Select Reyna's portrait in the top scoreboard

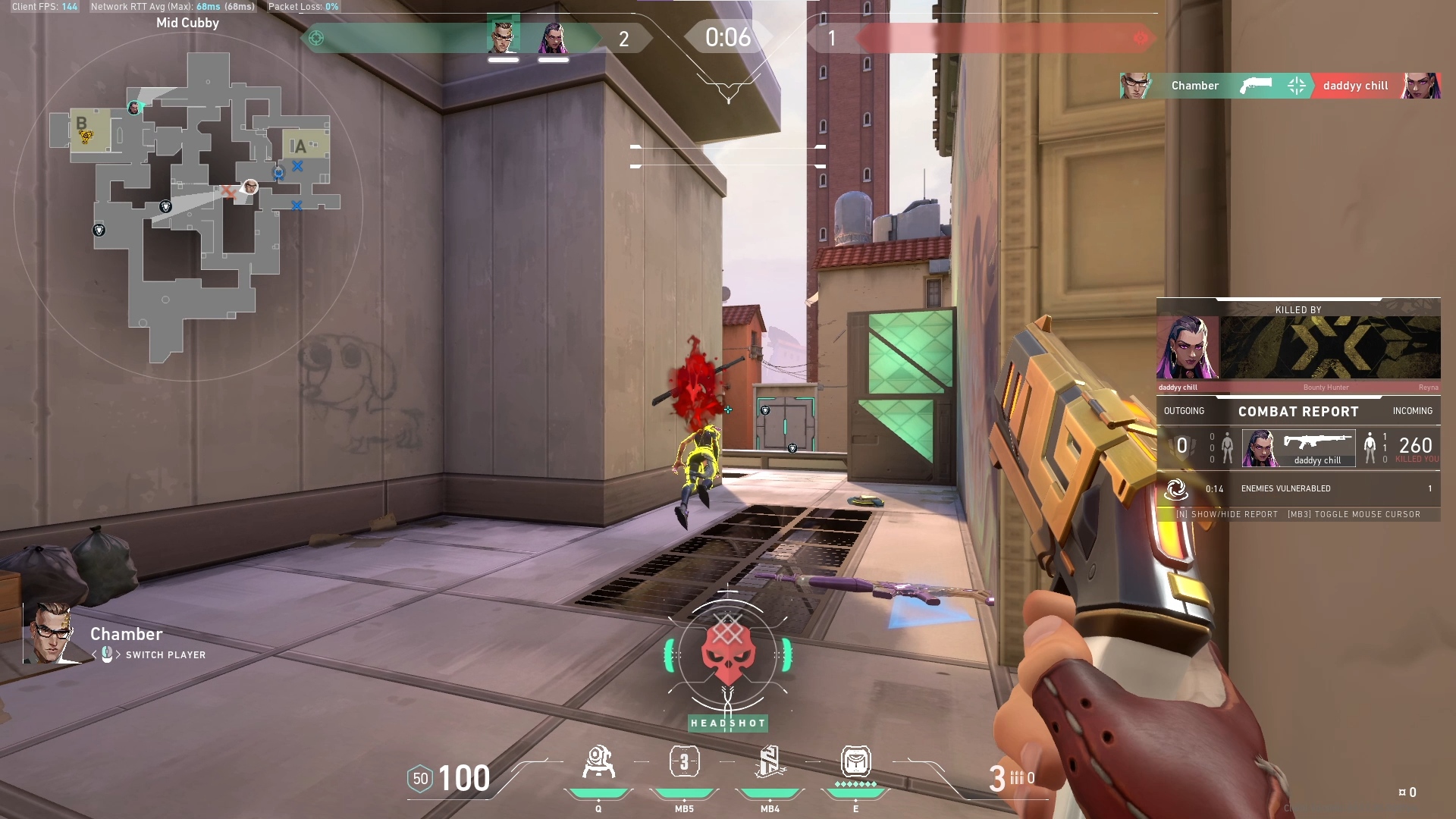point(553,37)
